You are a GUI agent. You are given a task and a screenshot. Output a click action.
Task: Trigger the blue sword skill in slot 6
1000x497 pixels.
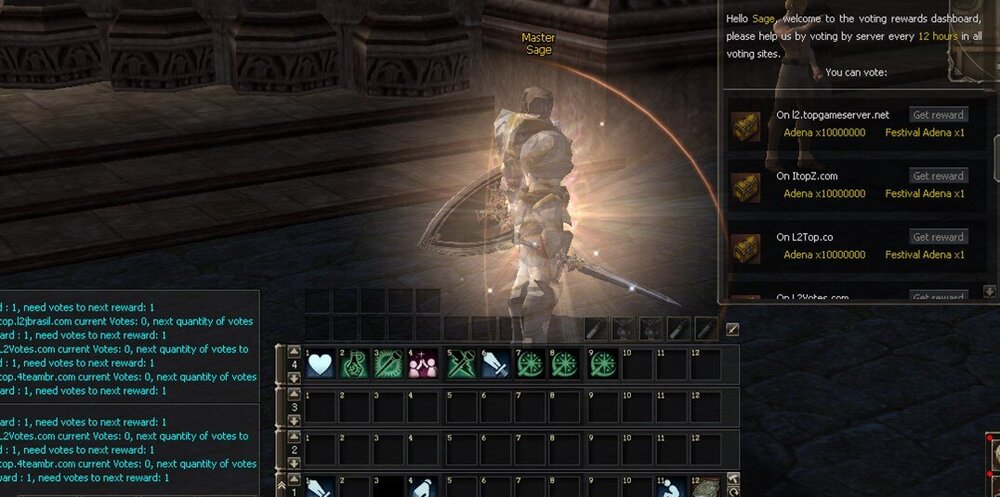(x=495, y=365)
